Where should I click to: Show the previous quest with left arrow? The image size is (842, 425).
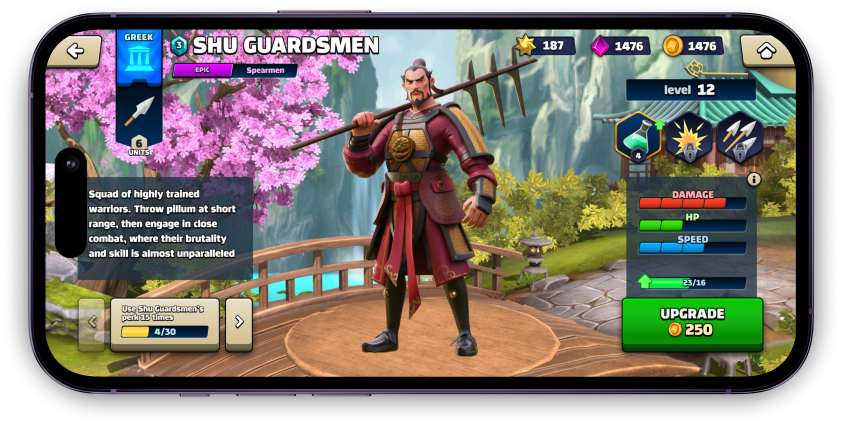92,322
